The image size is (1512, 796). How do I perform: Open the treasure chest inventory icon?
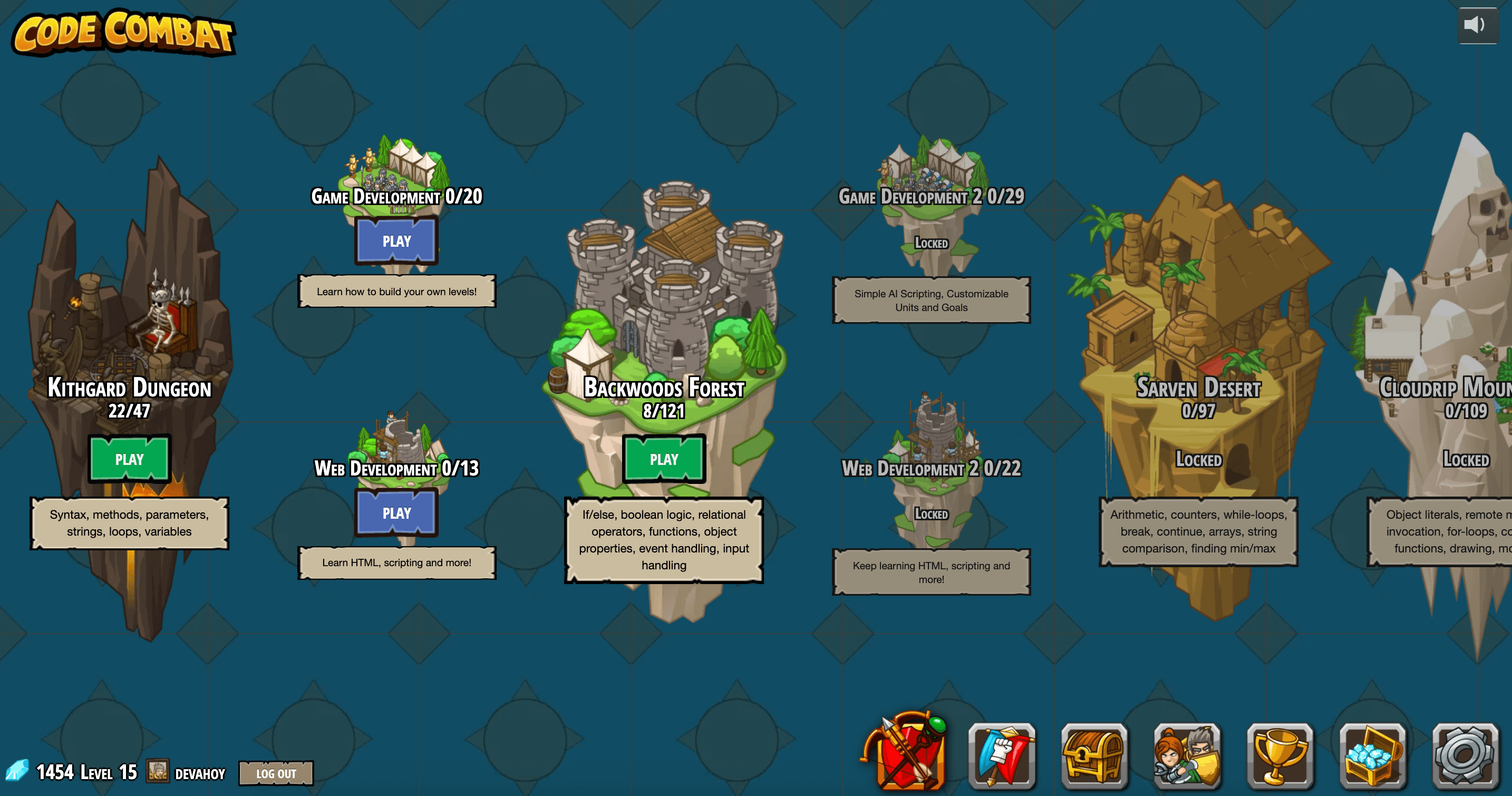[x=1093, y=756]
